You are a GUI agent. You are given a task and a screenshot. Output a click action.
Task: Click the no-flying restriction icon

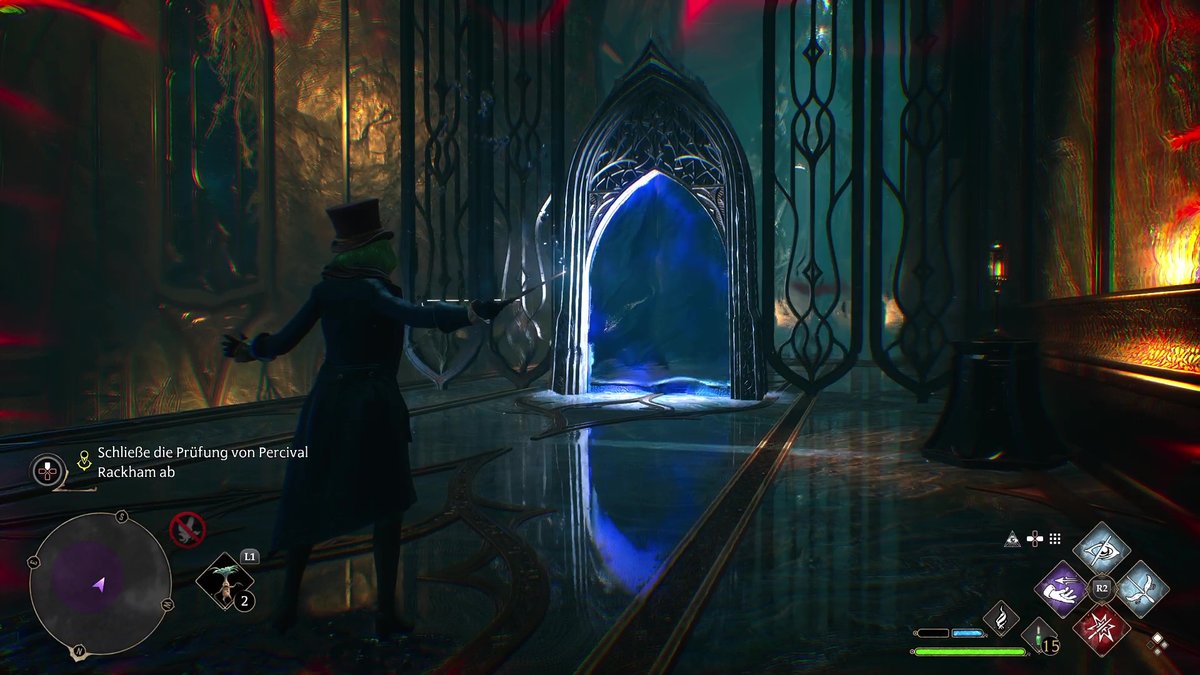[x=186, y=529]
